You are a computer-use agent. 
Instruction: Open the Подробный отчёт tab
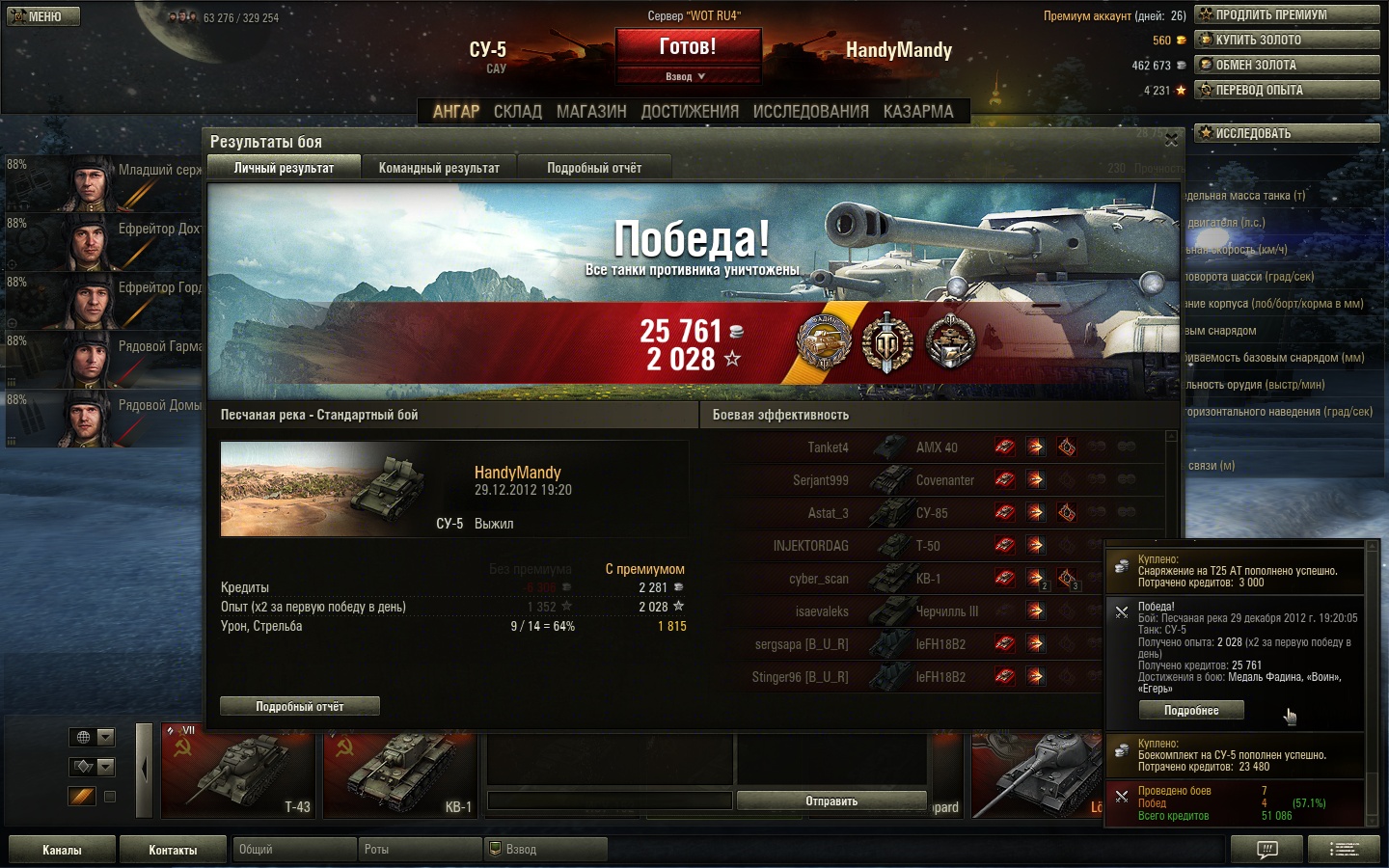pos(594,168)
